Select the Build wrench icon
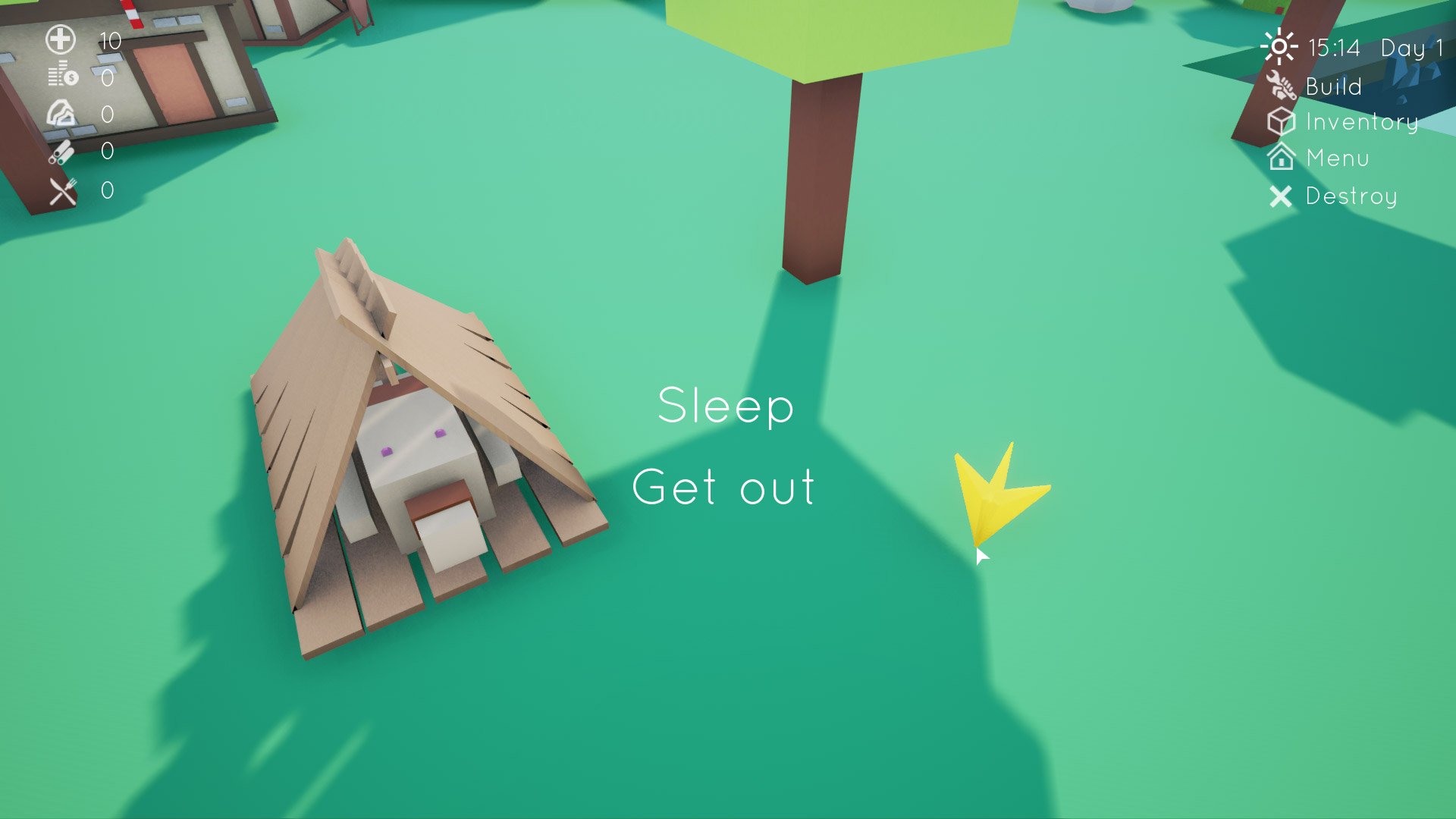The image size is (1456, 819). tap(1282, 86)
